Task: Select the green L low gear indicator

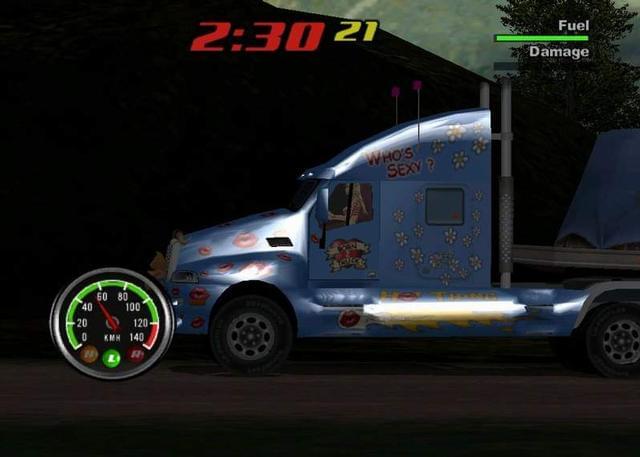Action: 112,358
